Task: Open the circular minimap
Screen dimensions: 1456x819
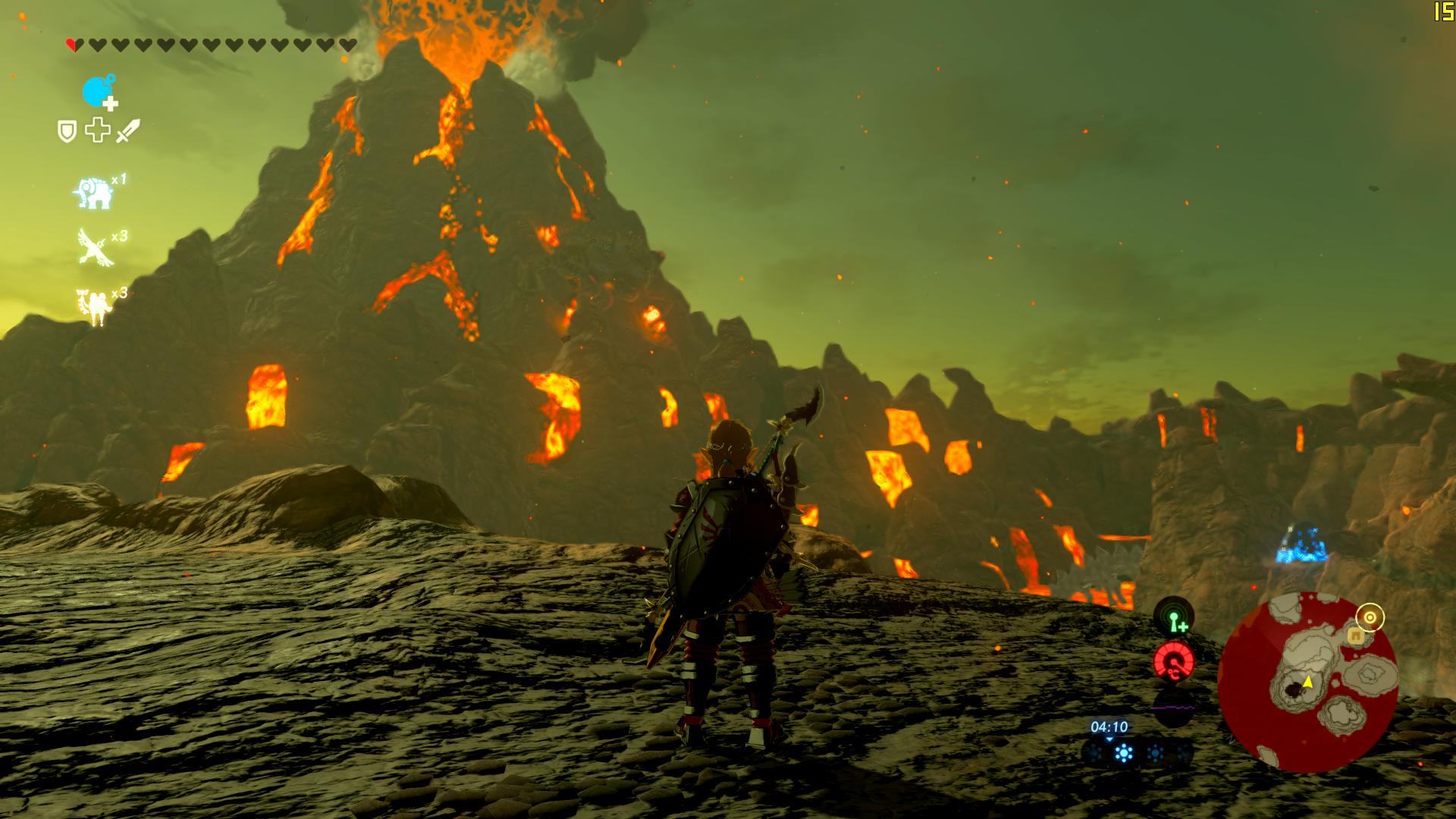Action: coord(1308,682)
